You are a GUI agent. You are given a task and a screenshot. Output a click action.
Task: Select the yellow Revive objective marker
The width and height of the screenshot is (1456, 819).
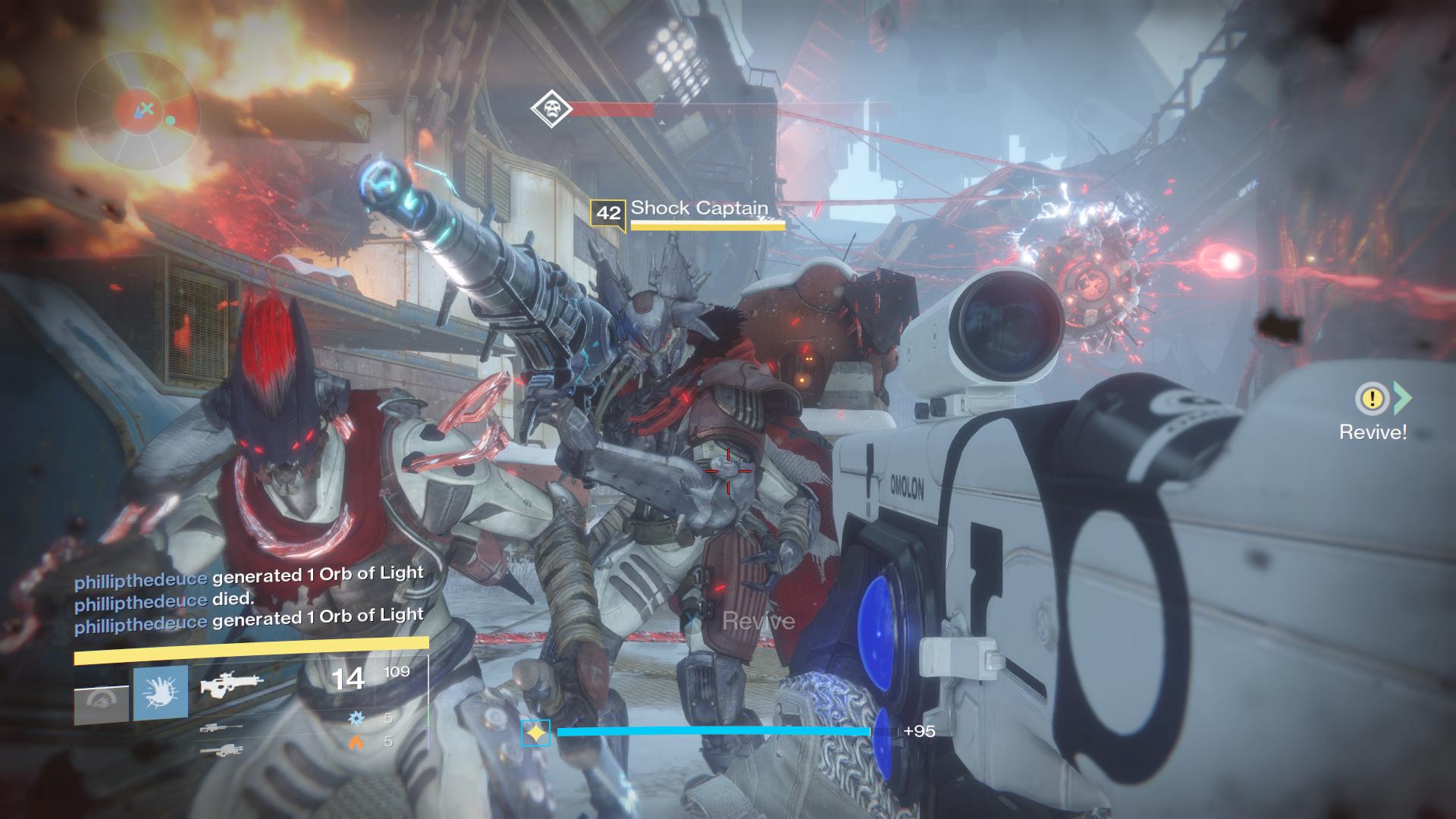[x=1372, y=398]
